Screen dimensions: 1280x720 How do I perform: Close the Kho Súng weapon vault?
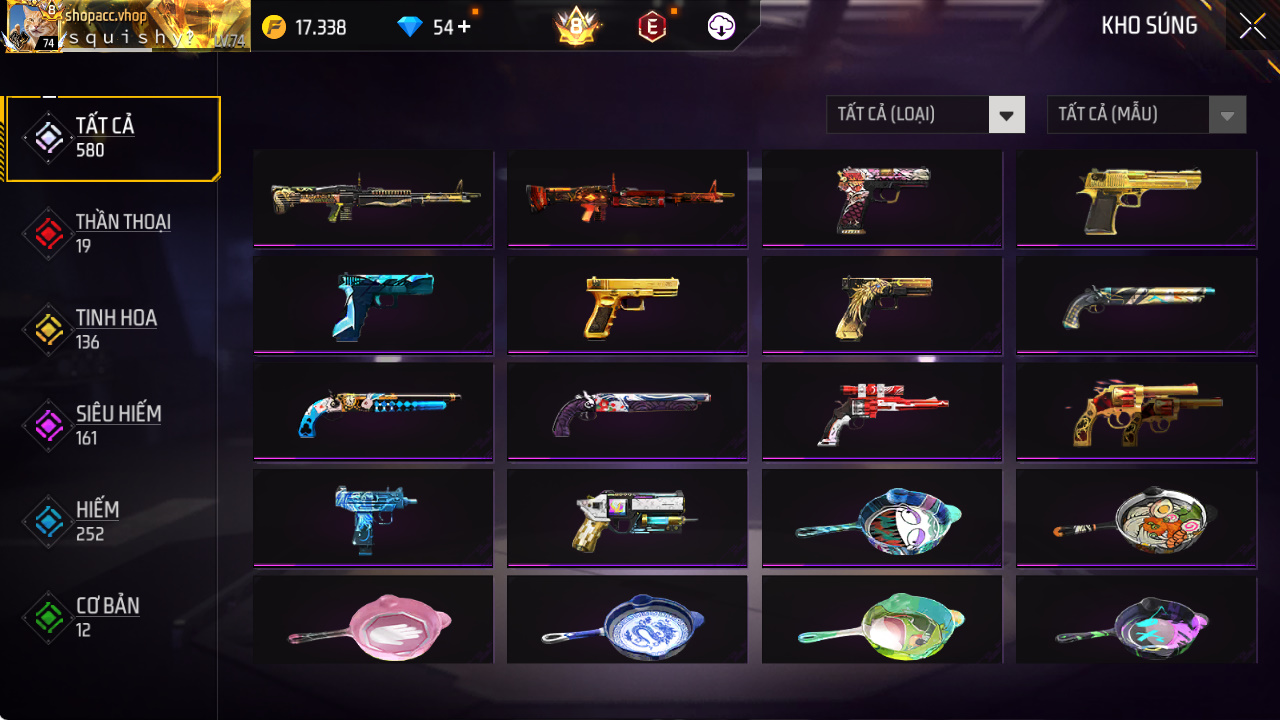[x=1252, y=27]
